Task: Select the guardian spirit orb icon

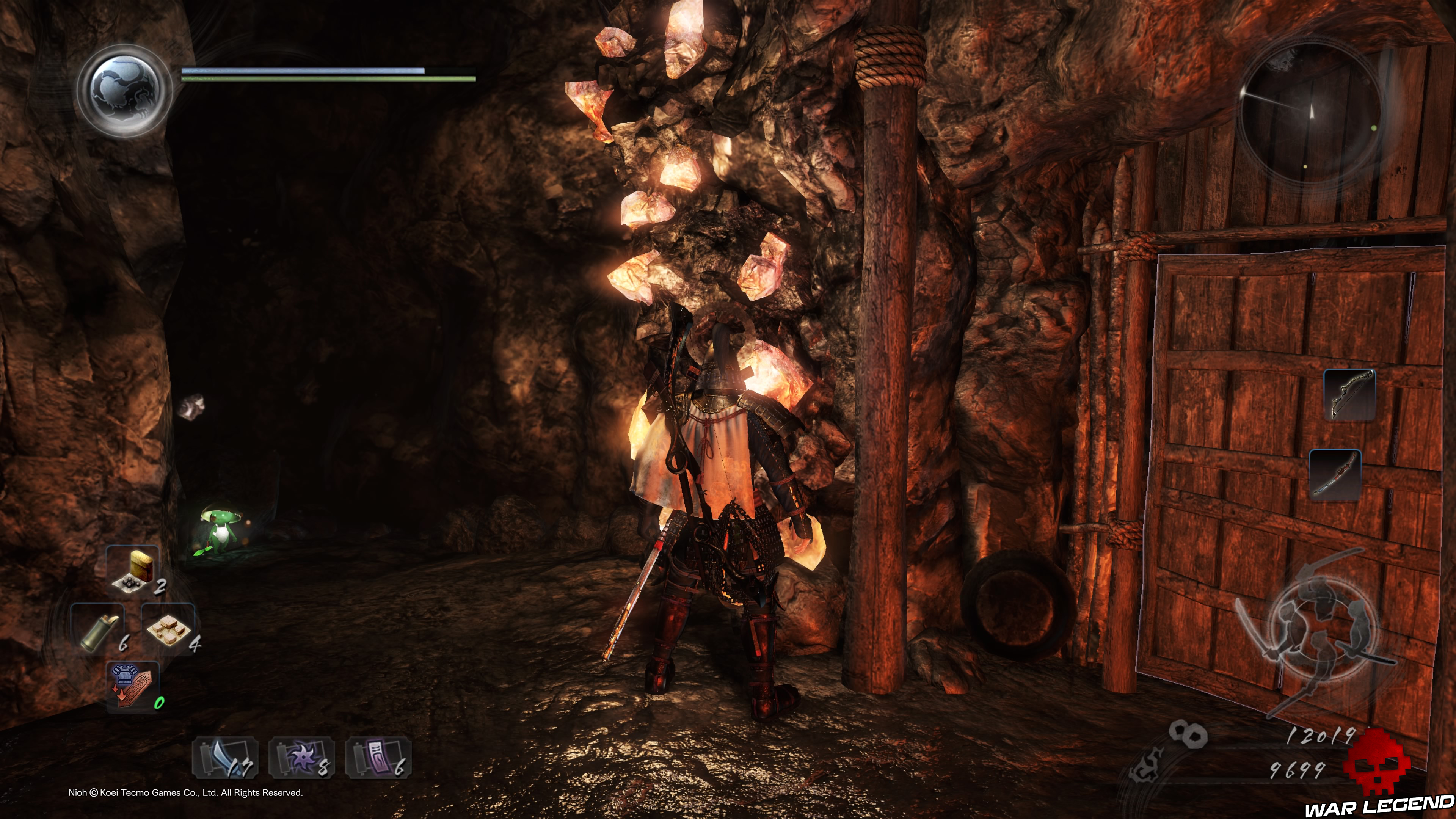Action: (x=124, y=91)
